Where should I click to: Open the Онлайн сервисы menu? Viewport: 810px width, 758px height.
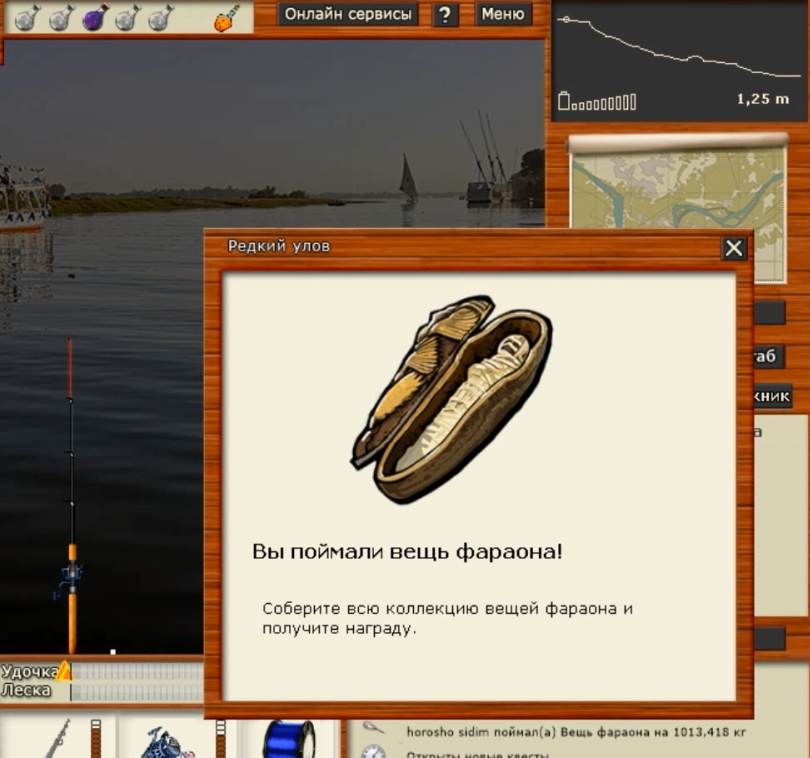tap(346, 14)
